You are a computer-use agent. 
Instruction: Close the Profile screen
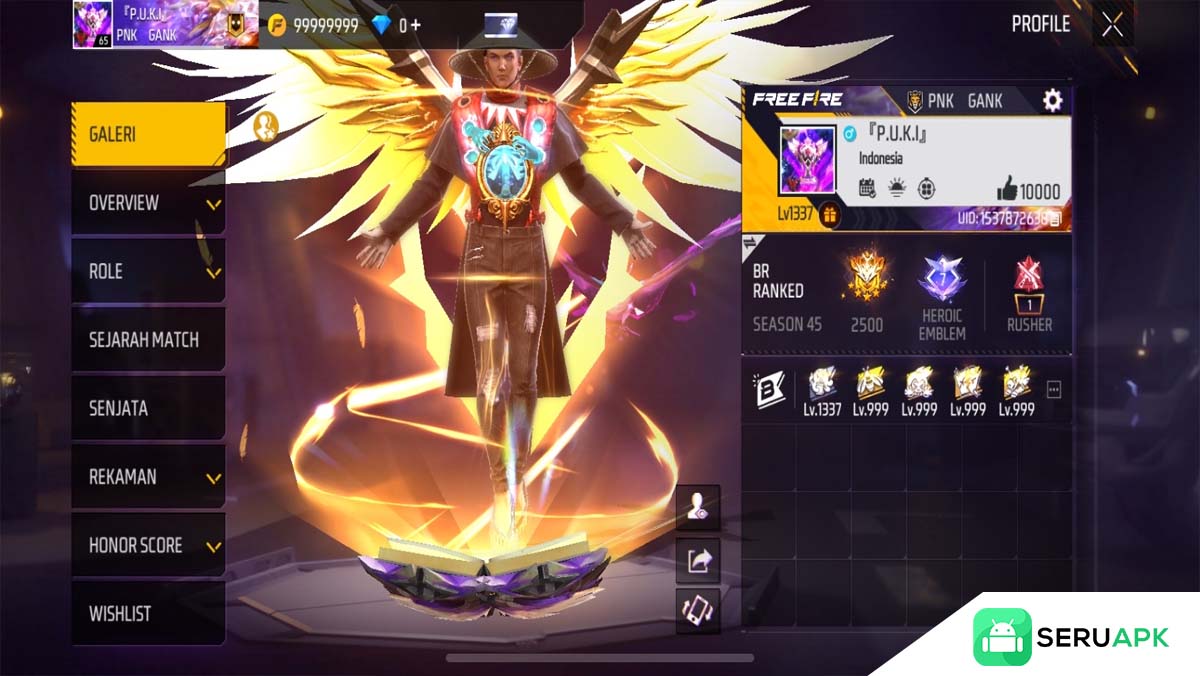pyautogui.click(x=1112, y=26)
